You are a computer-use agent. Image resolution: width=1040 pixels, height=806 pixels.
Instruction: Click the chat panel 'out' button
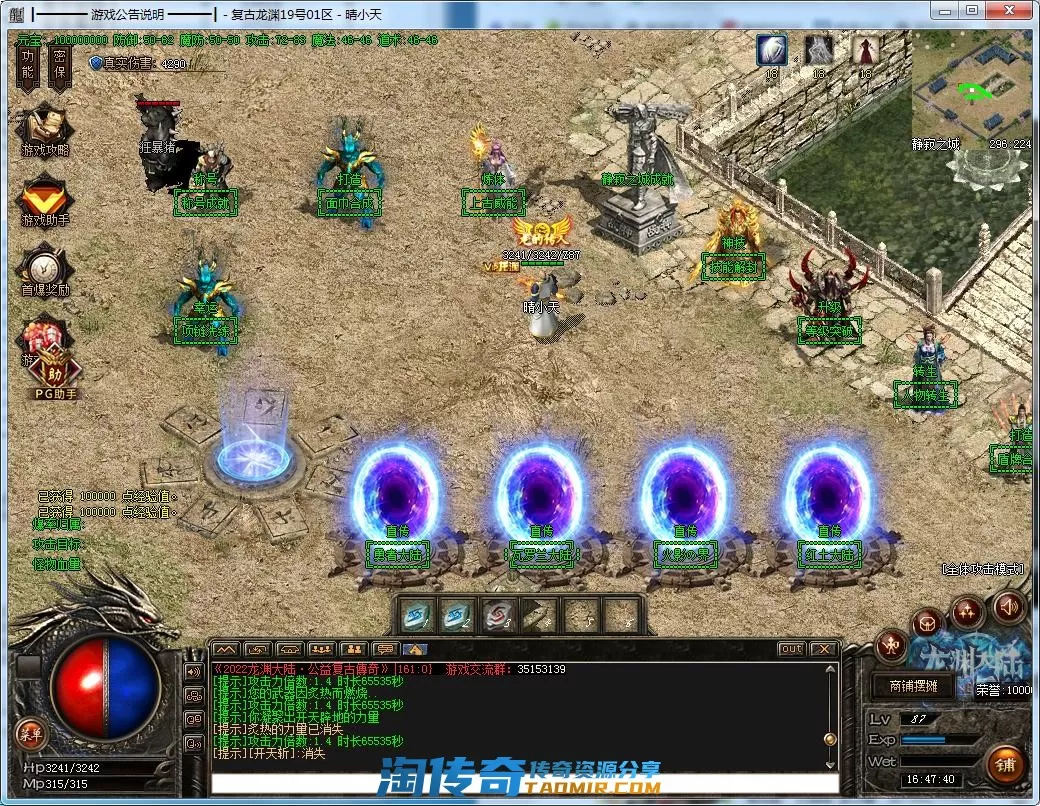point(792,649)
